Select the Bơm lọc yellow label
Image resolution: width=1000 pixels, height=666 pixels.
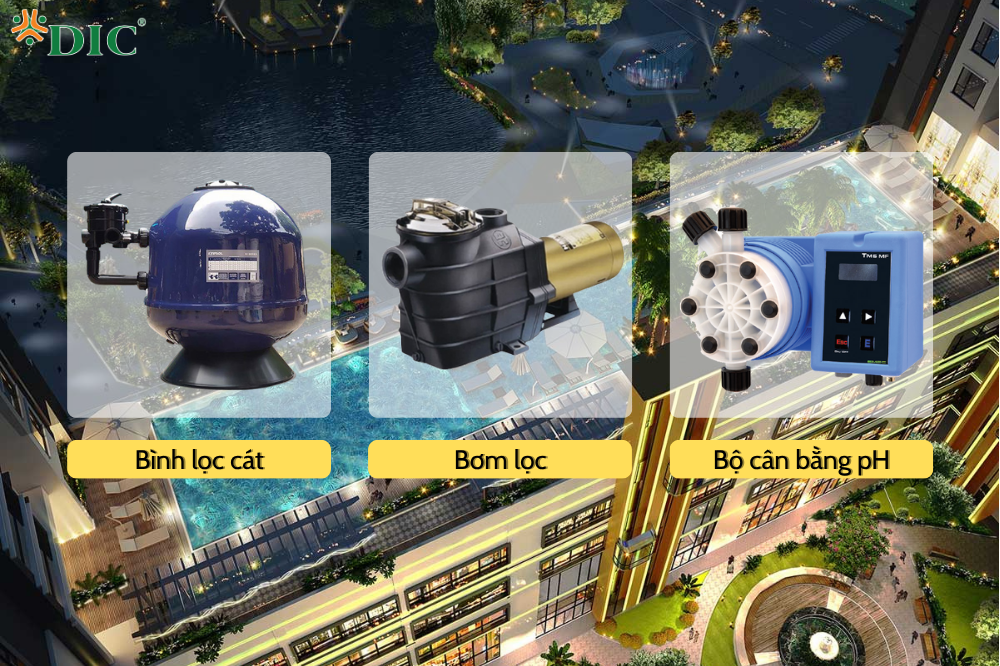(500, 460)
